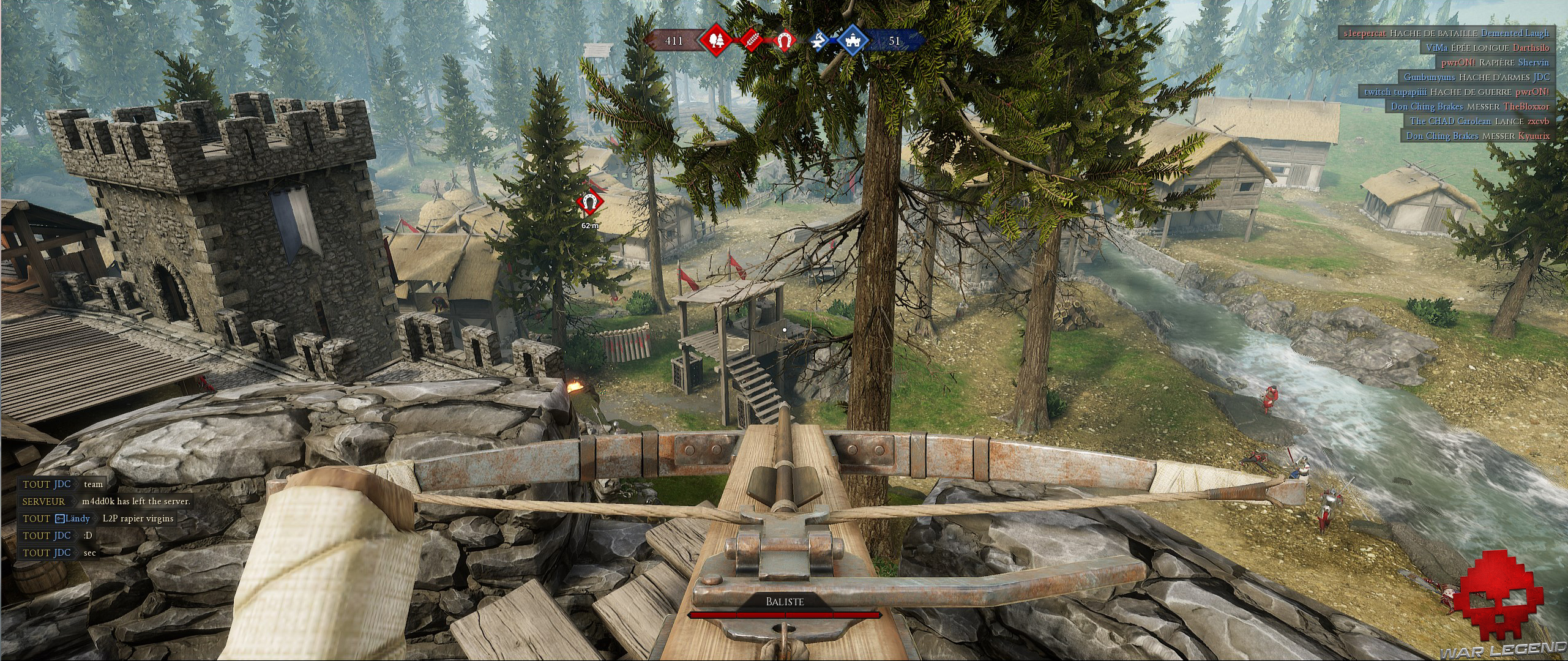Image resolution: width=1568 pixels, height=661 pixels.
Task: Choose the blue anvil objective icon
Action: [819, 40]
